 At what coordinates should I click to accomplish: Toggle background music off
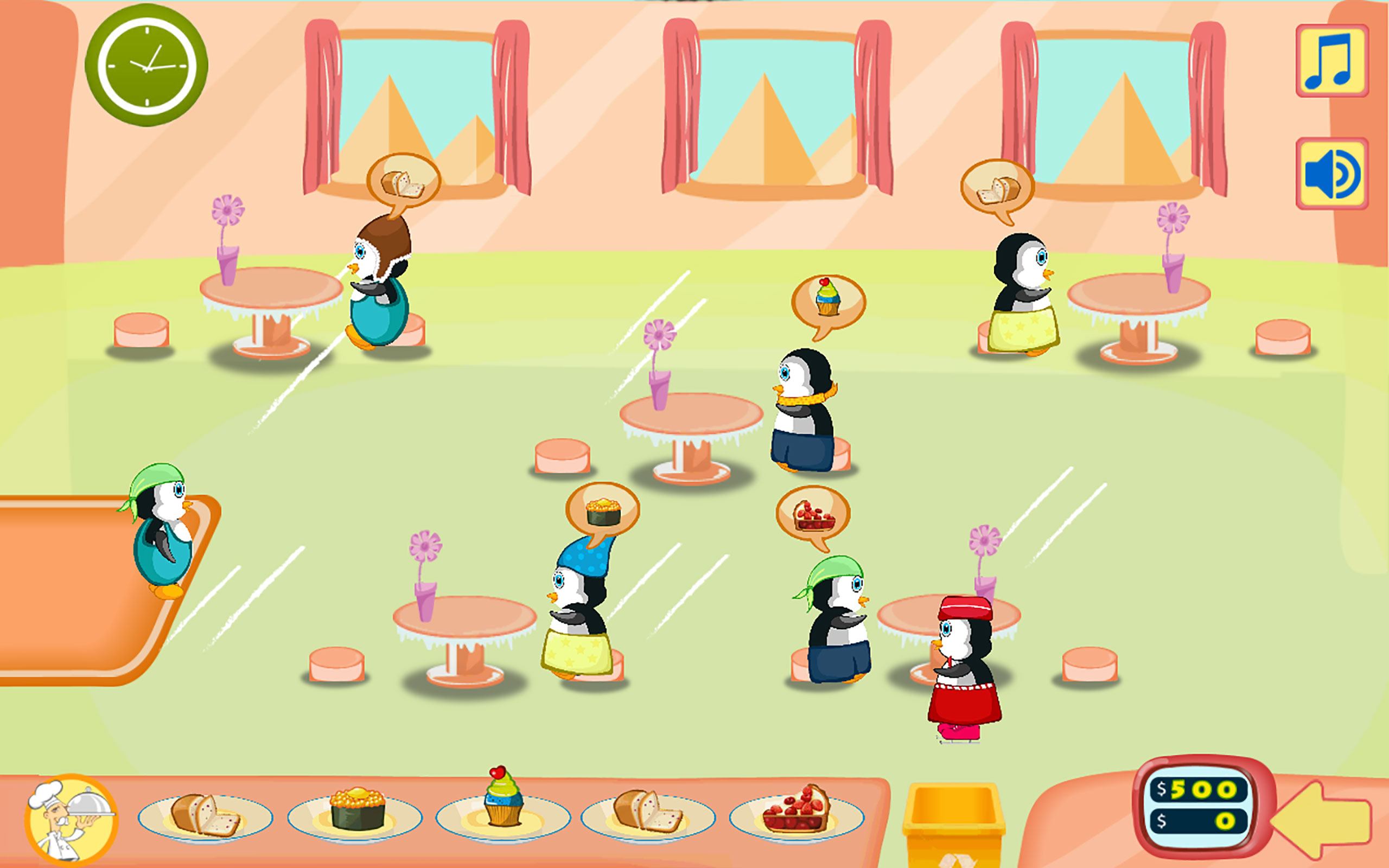1330,61
